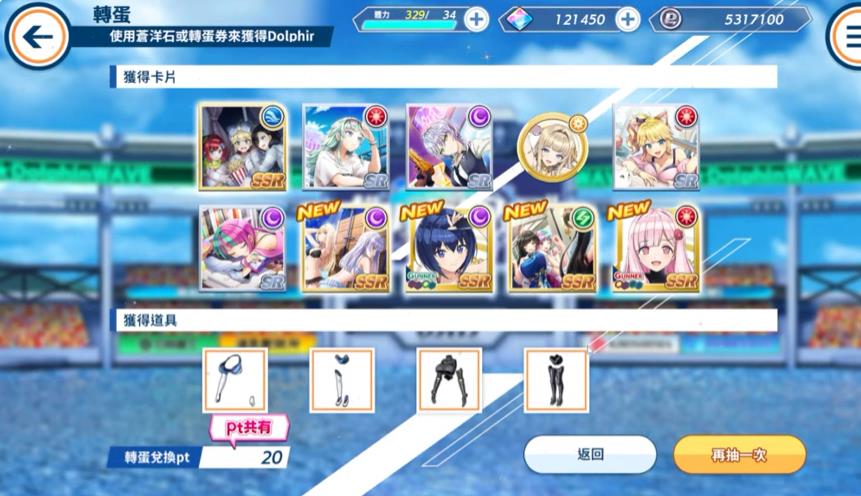Screen dimensions: 861x496
Task: Open the new pink-haired SSR card
Action: point(656,249)
